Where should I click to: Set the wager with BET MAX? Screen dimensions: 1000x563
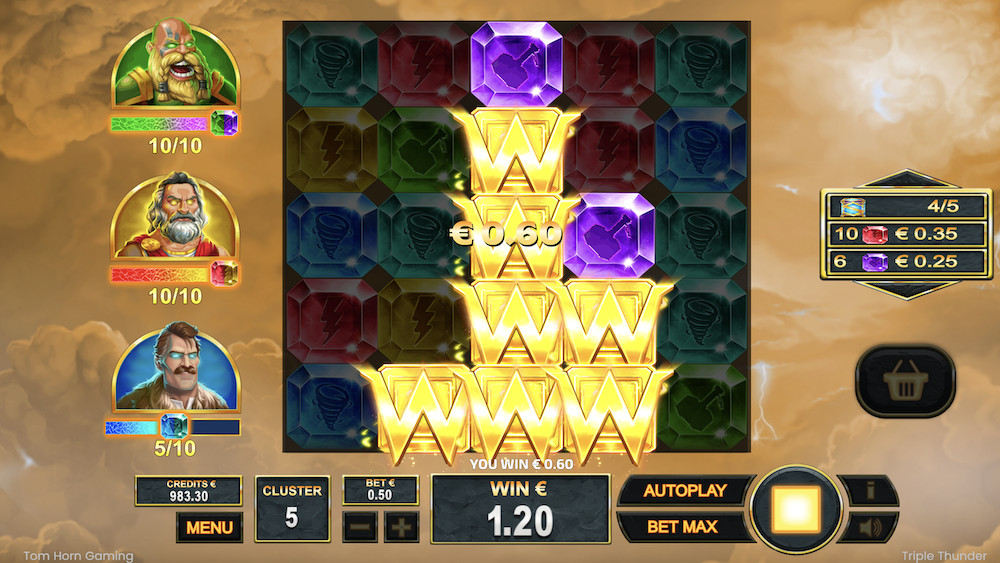[684, 527]
